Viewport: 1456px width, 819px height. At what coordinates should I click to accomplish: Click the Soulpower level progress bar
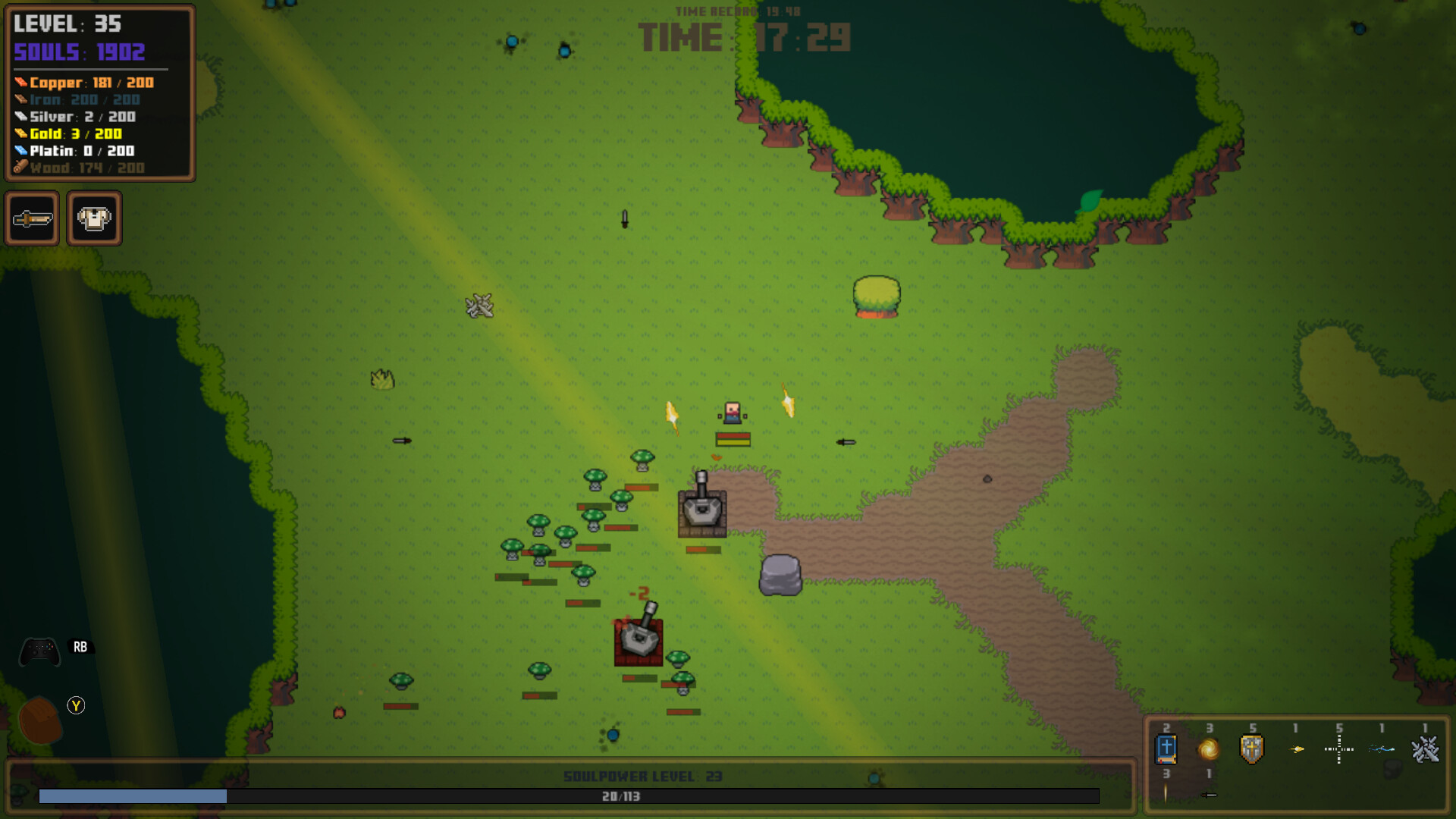569,796
